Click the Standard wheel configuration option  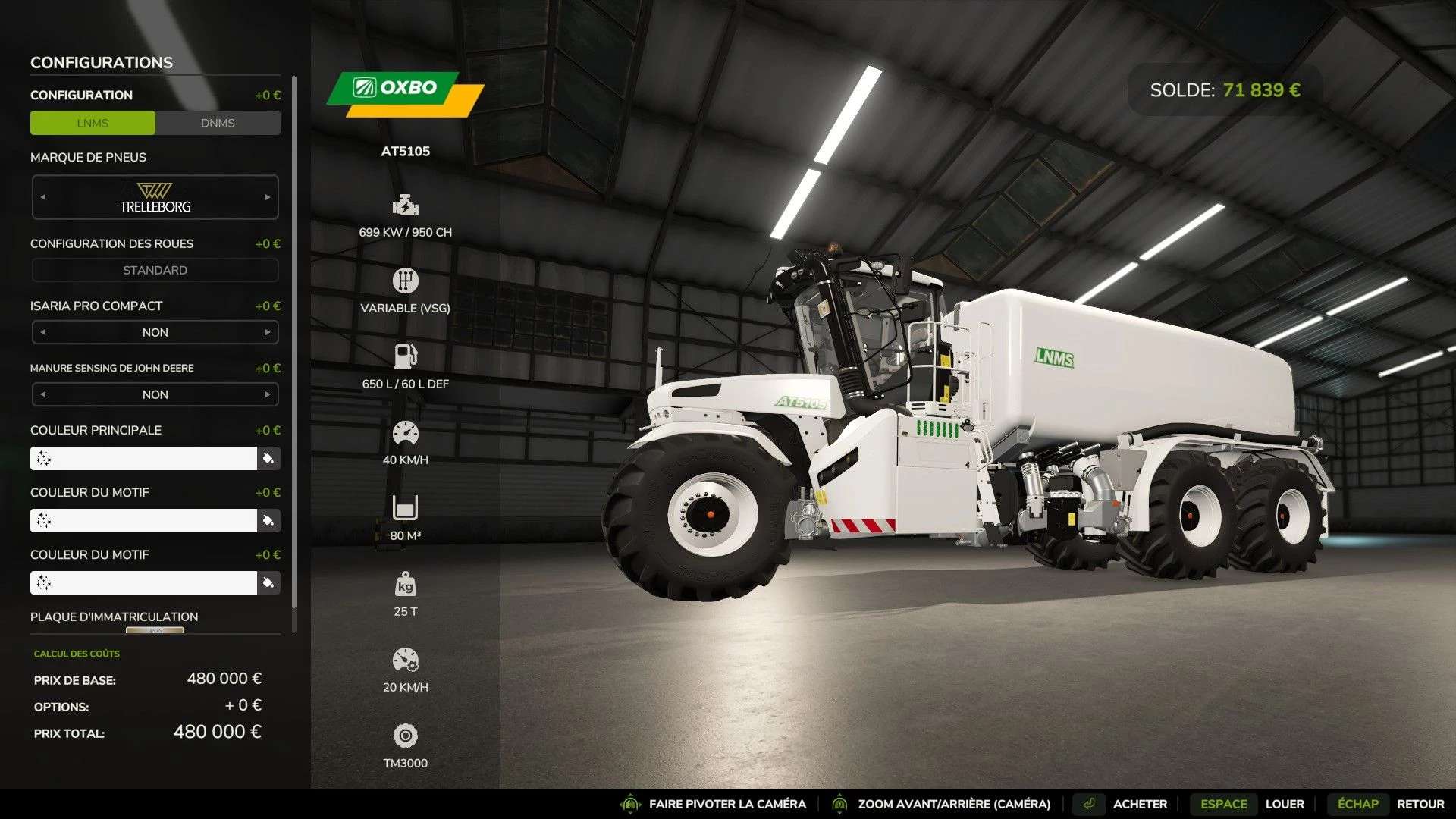[155, 270]
